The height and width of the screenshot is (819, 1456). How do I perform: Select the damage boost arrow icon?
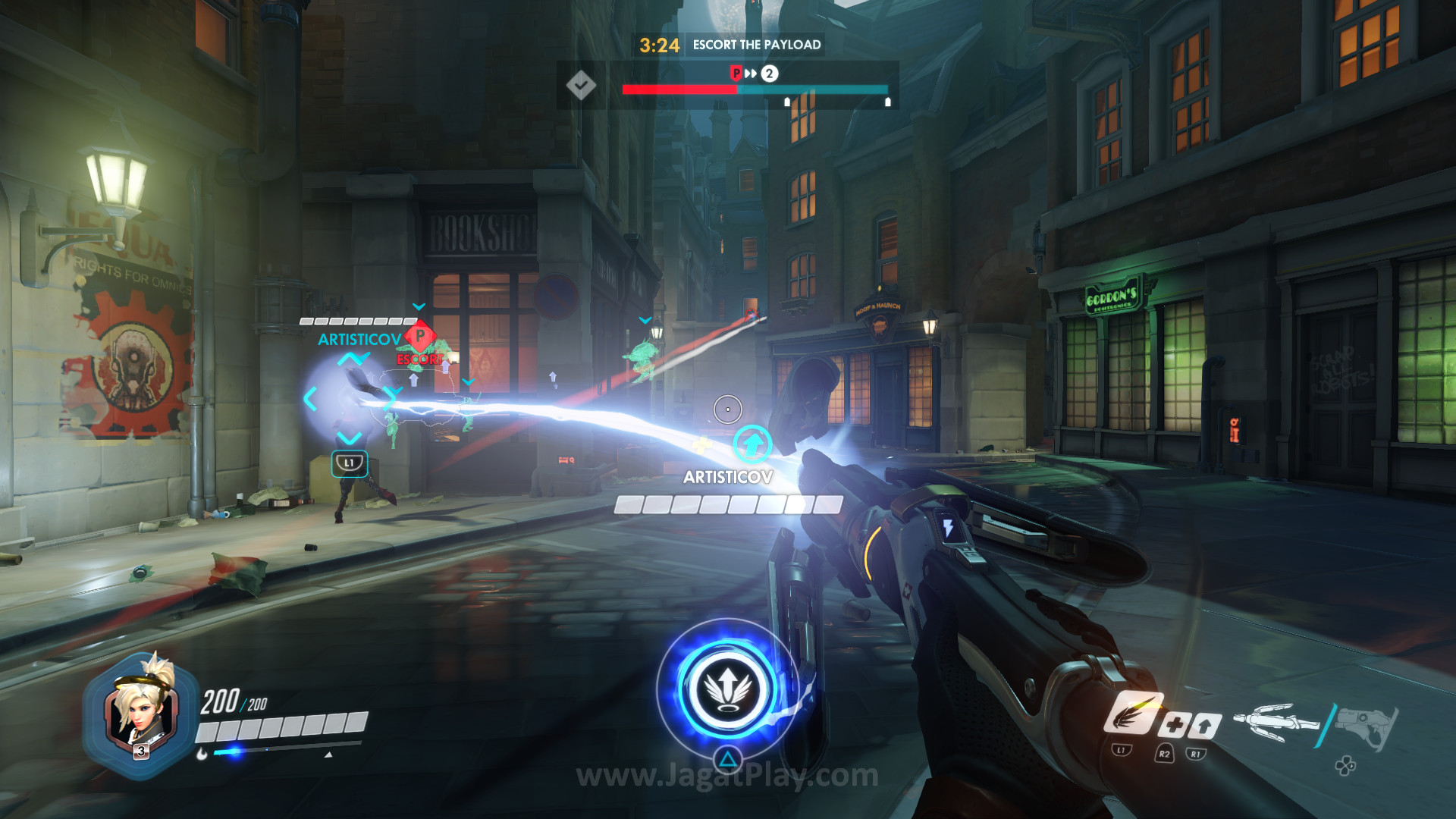coord(1204,725)
